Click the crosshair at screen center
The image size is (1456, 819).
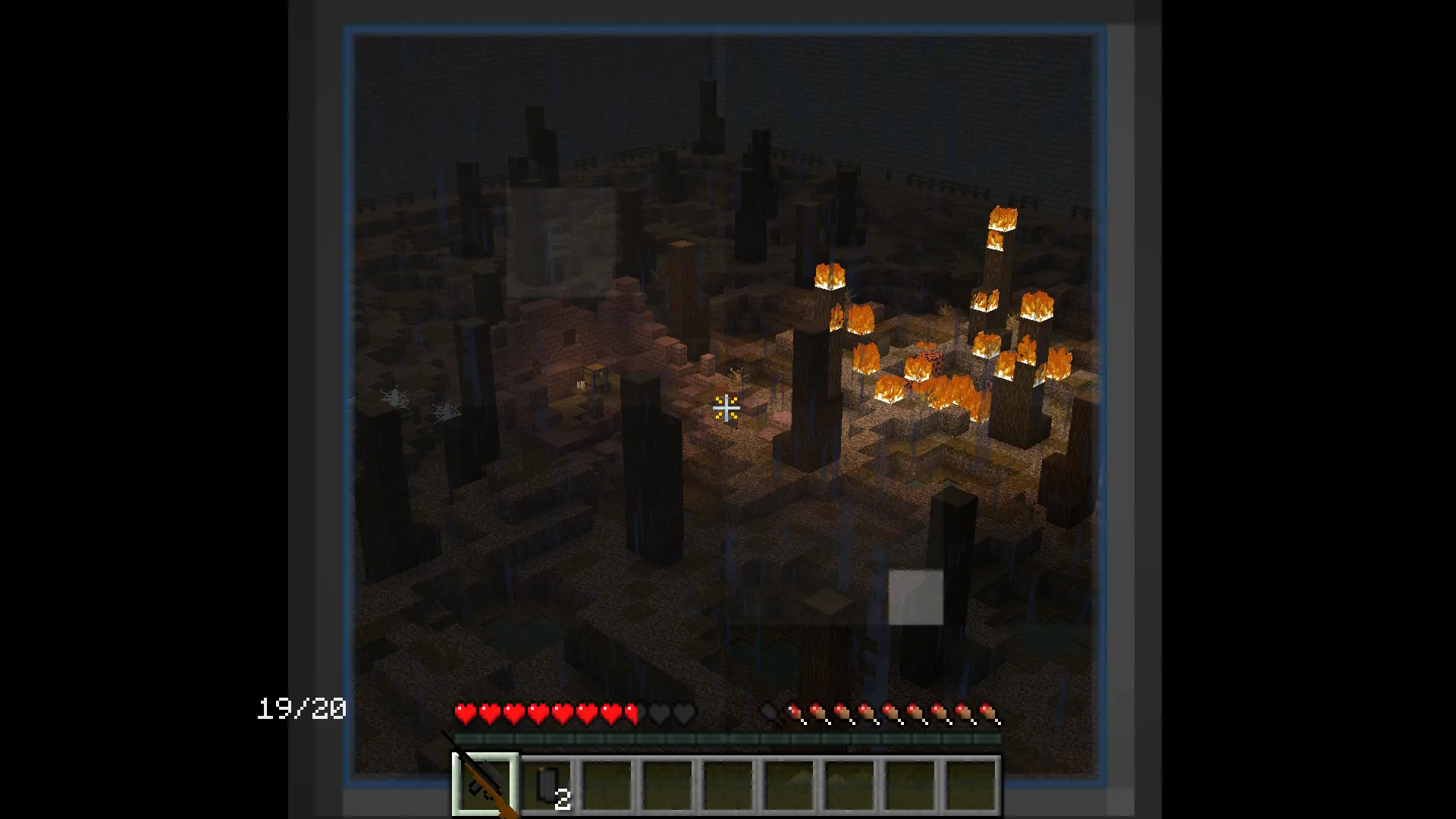tap(726, 409)
